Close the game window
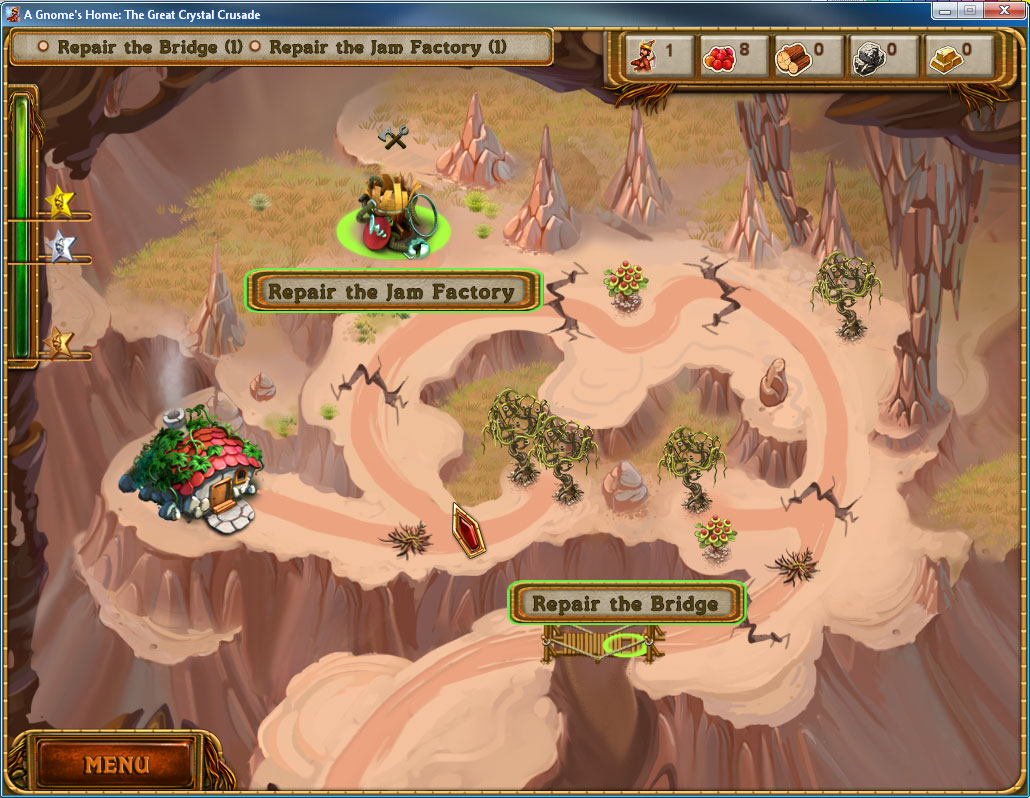This screenshot has width=1030, height=798. click(1003, 10)
